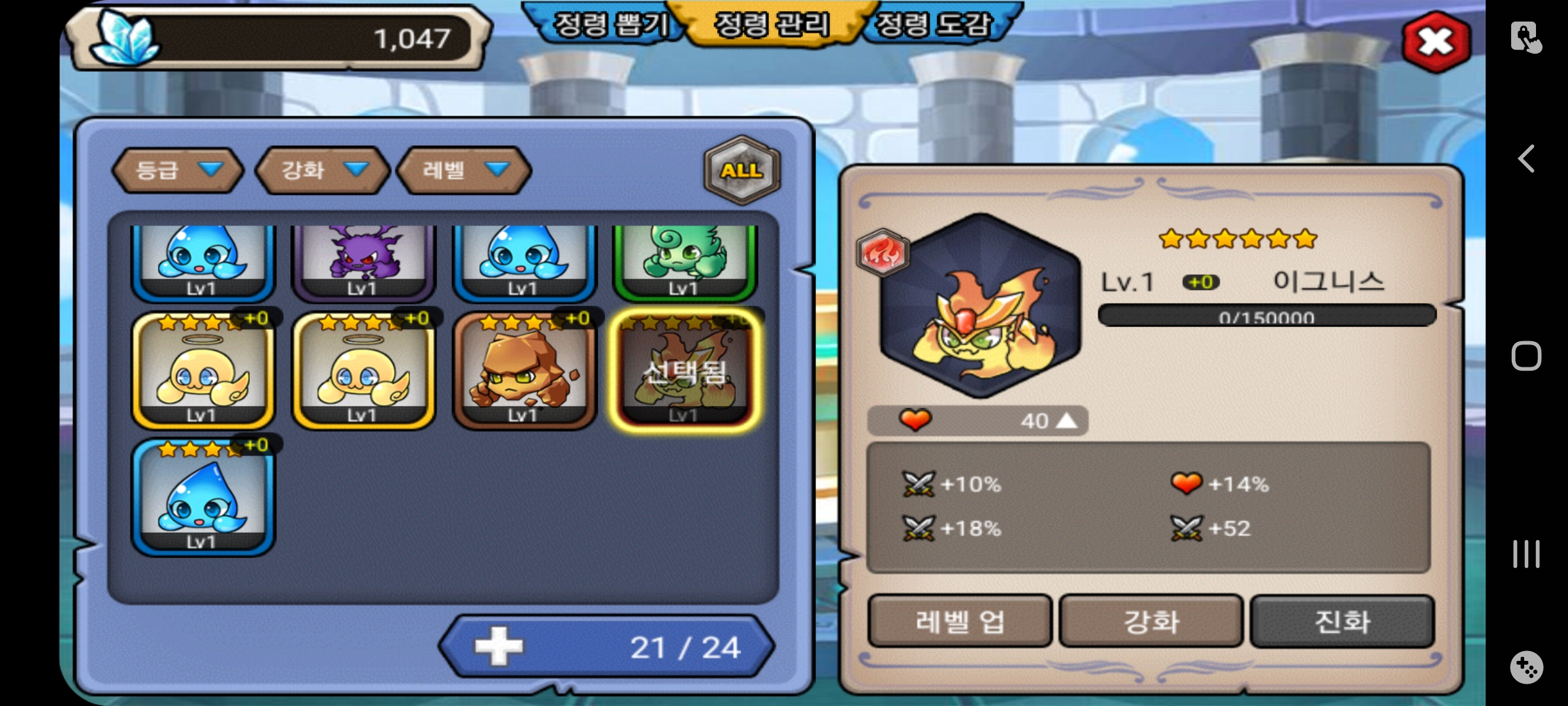1568x706 pixels.
Task: Select the 정령 관리 tab
Action: (772, 25)
